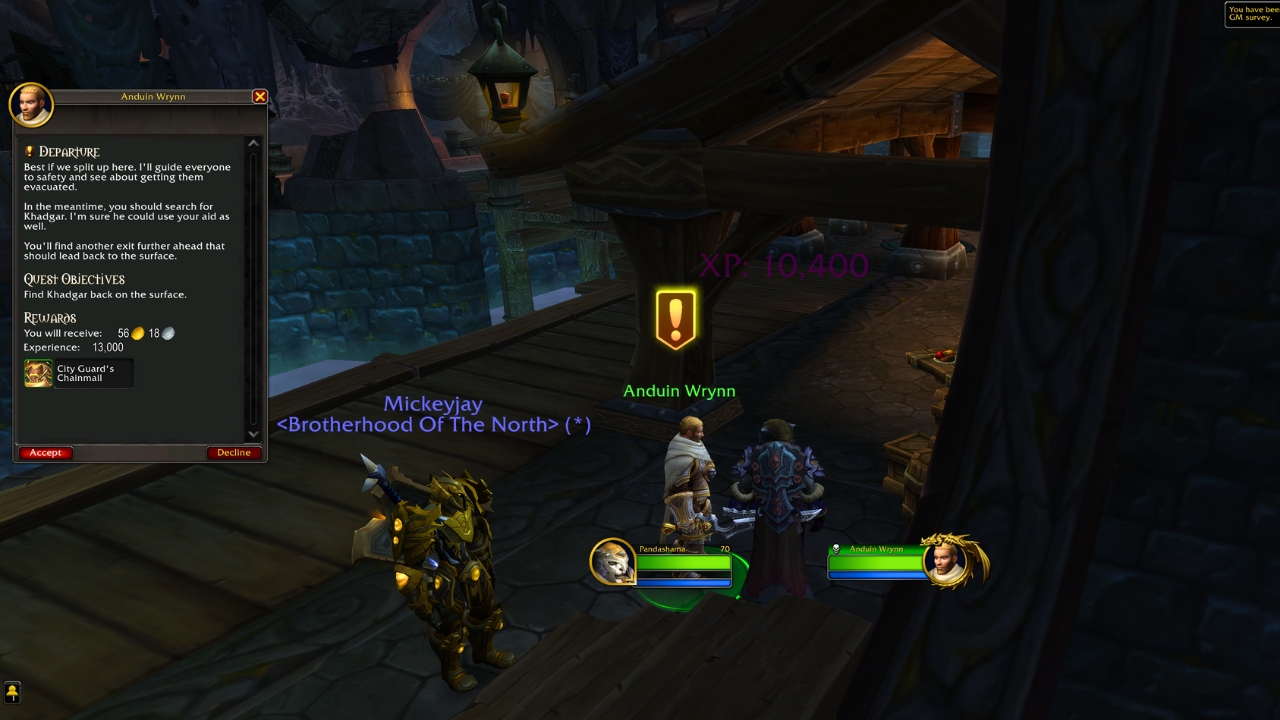Click the silver coin icon in rewards
The width and height of the screenshot is (1280, 720).
pos(168,333)
